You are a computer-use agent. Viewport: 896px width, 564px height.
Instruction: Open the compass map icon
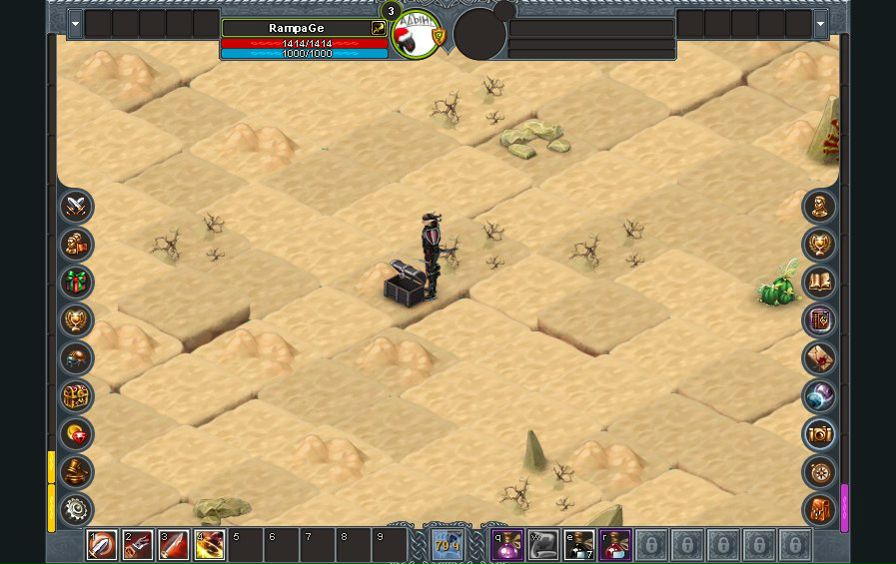[x=819, y=471]
